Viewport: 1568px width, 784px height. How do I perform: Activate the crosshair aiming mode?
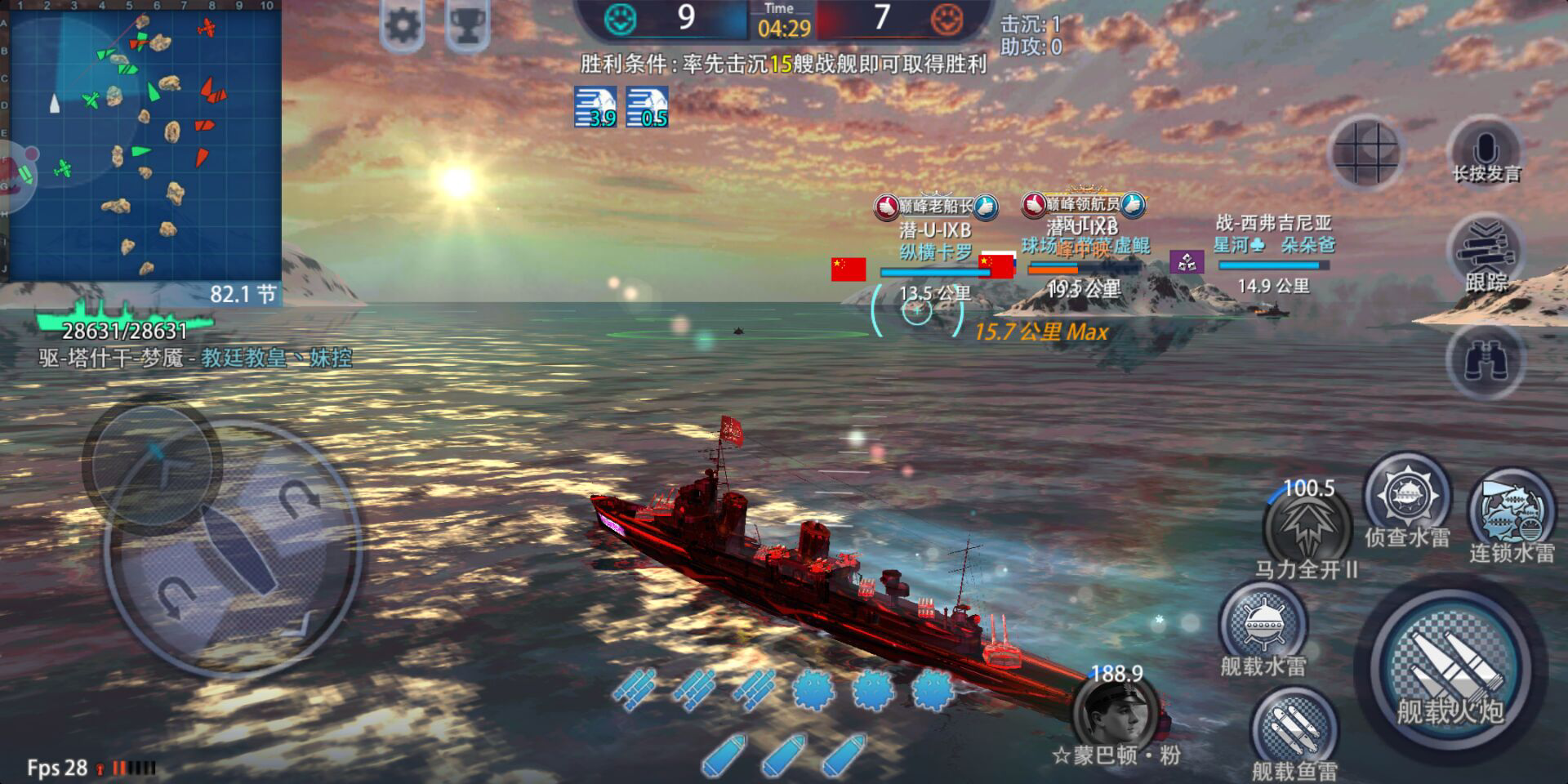pyautogui.click(x=1366, y=153)
